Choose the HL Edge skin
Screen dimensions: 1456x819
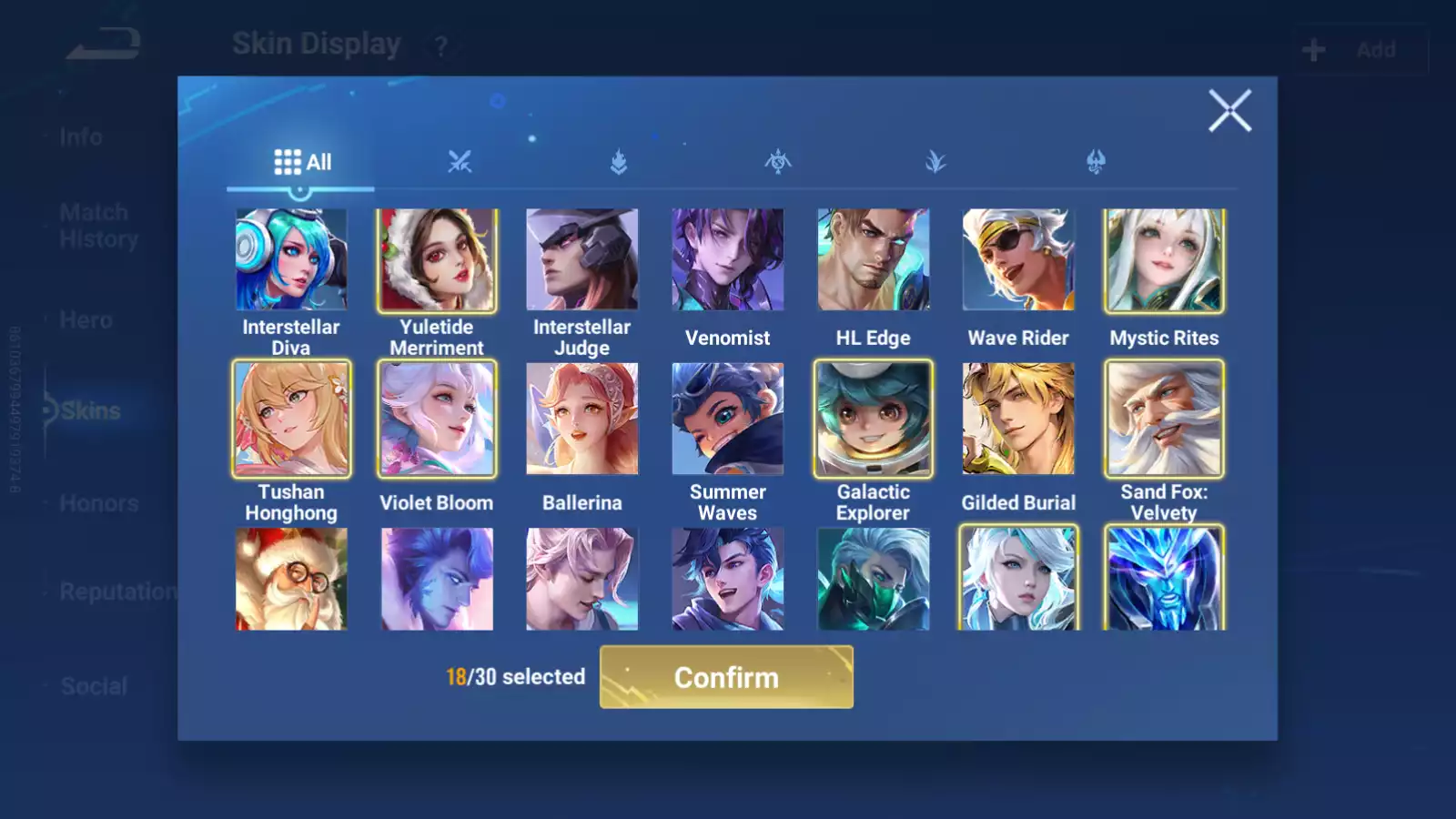pyautogui.click(x=874, y=260)
